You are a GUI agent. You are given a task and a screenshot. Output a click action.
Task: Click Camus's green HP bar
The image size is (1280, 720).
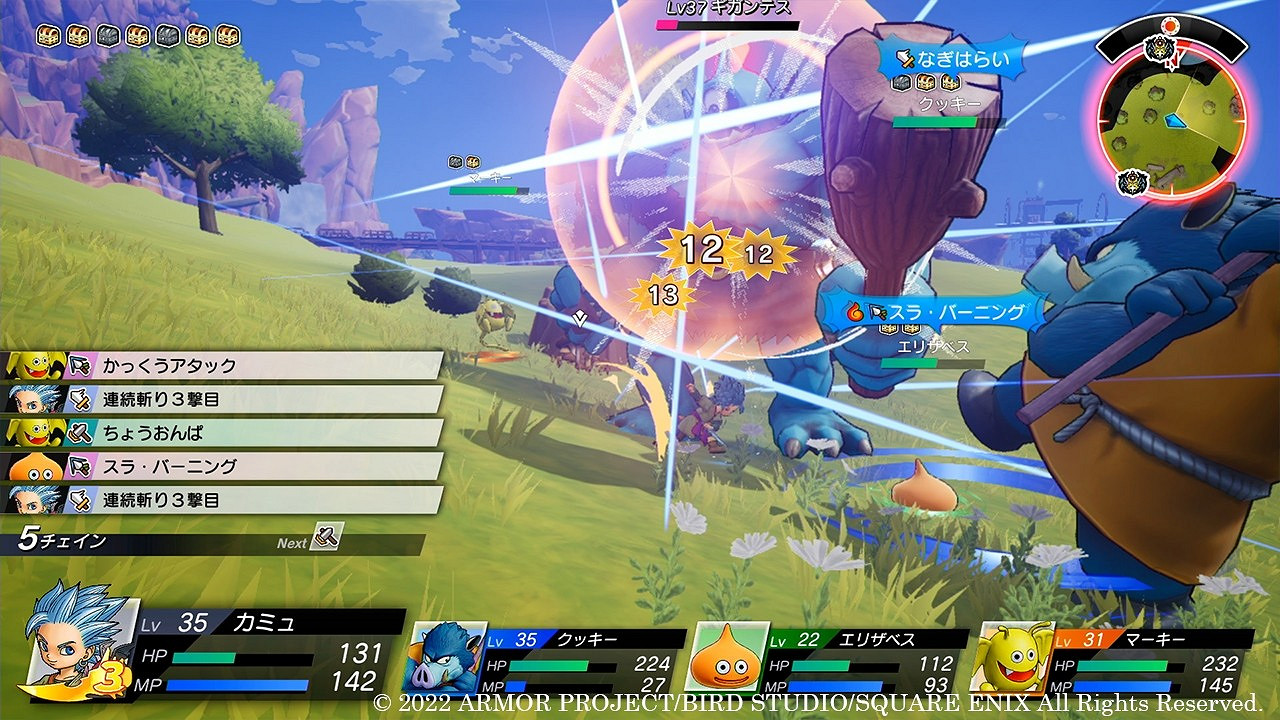tap(205, 657)
